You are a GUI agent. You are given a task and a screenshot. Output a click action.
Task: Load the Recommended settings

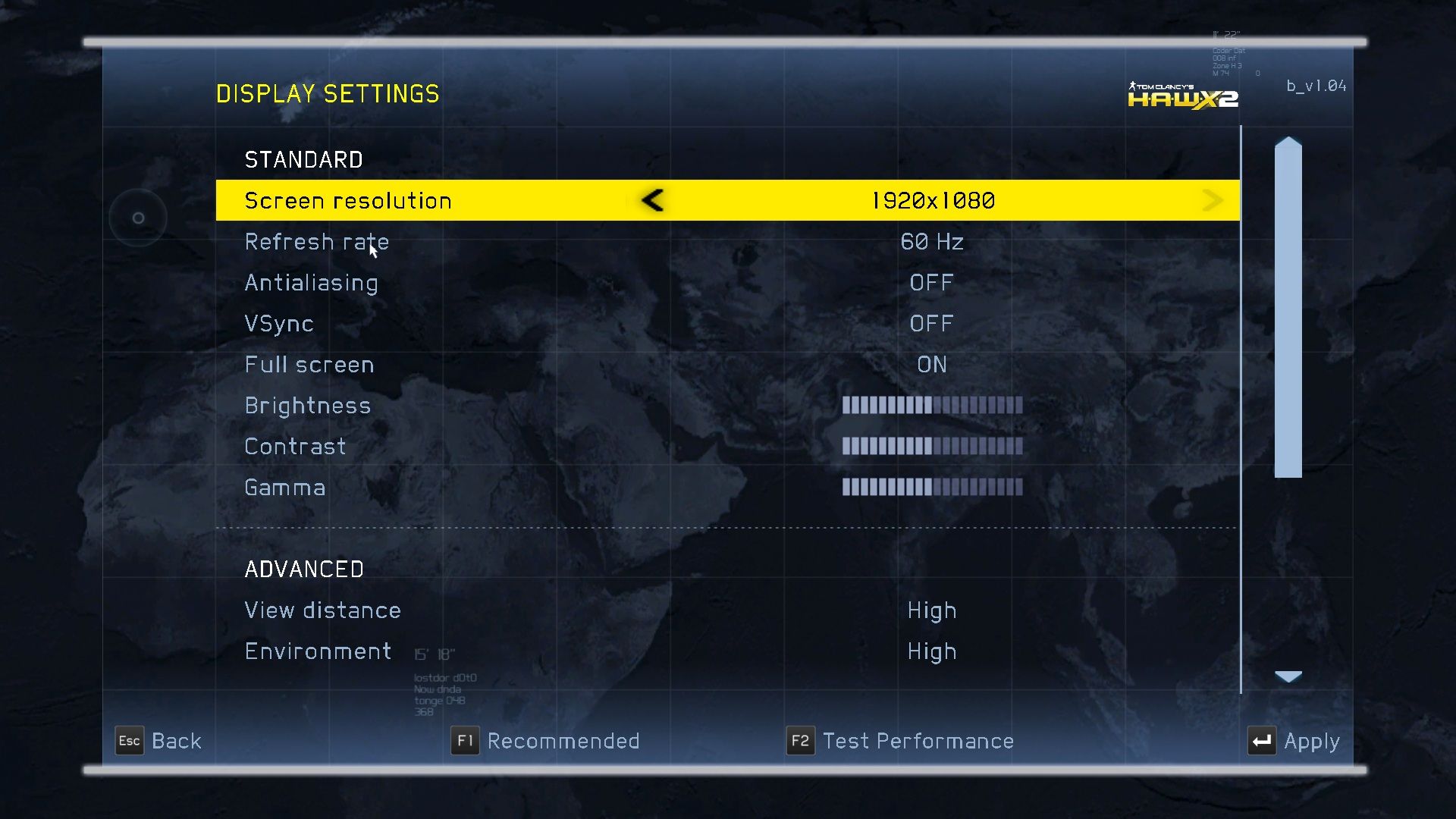pyautogui.click(x=546, y=741)
